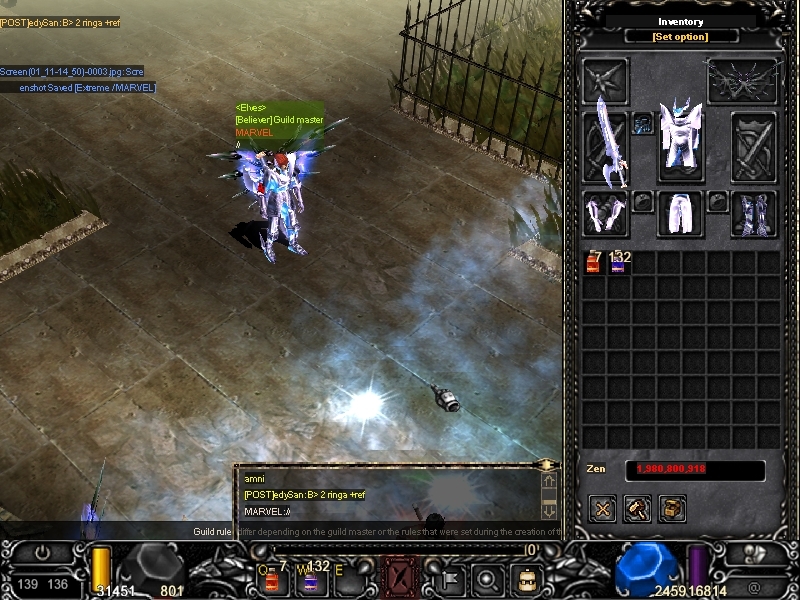The image size is (800, 600).
Task: Select the empty shield slot
Action: 754,146
